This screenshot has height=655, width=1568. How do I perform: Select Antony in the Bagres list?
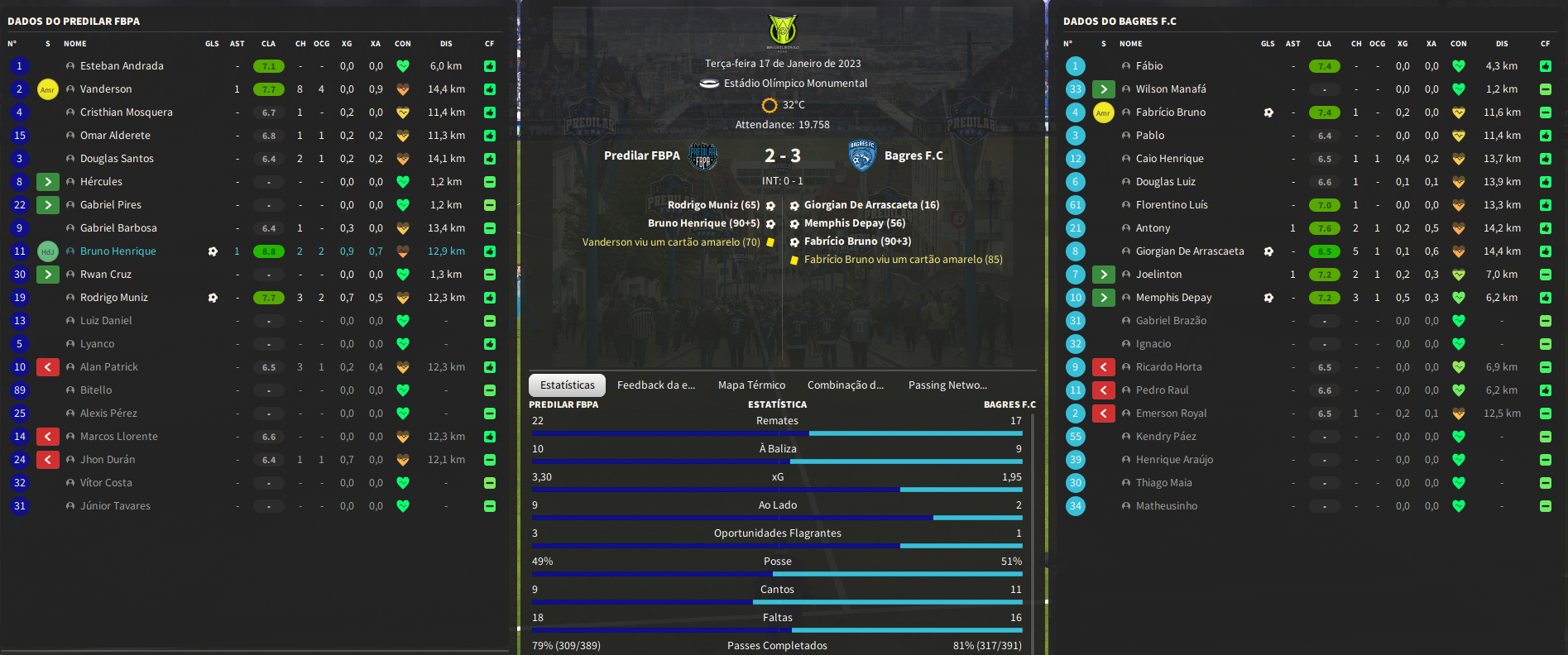click(1153, 228)
